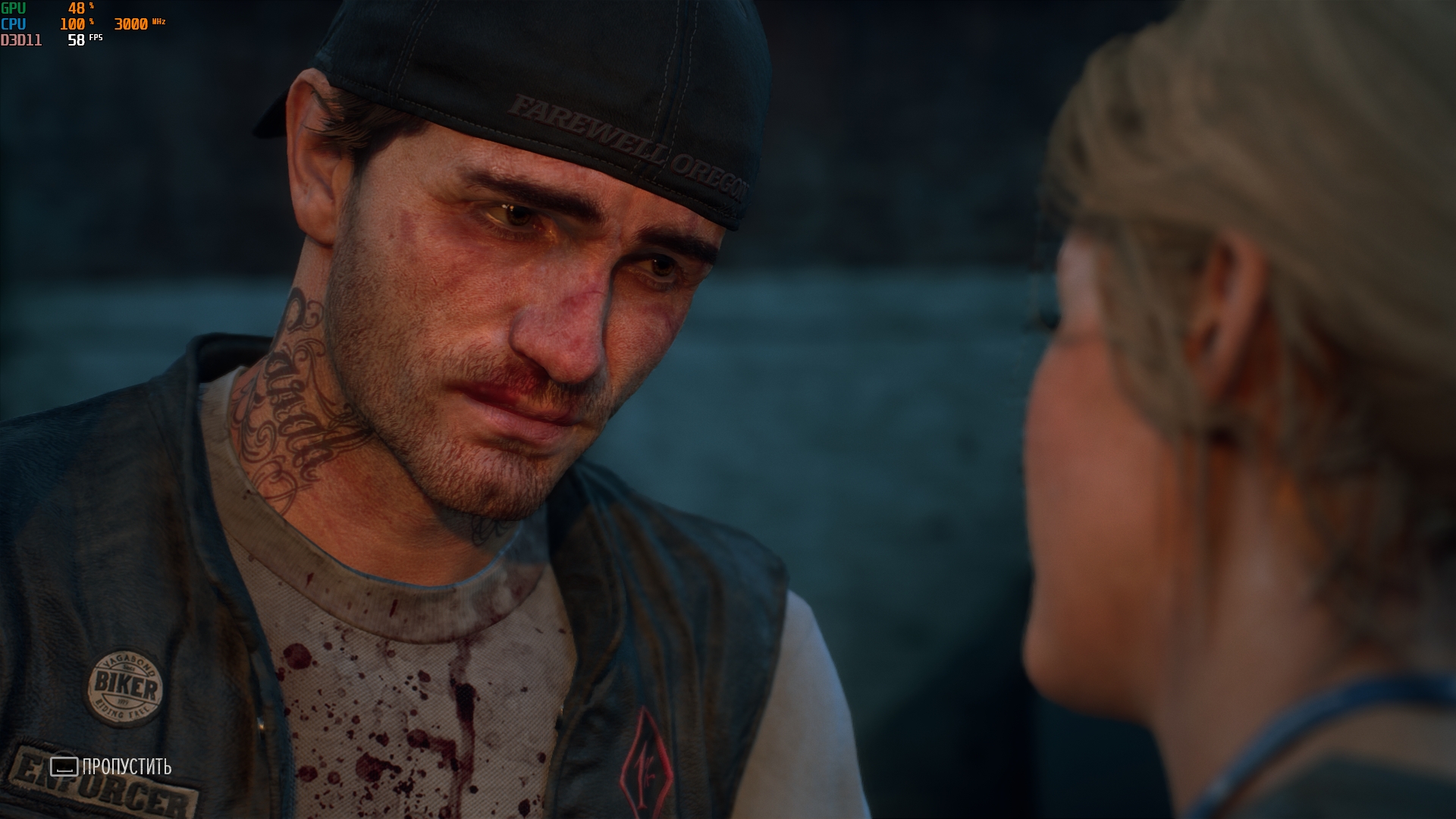The width and height of the screenshot is (1456, 819).
Task: Skip the cutscene via the ПРОПУСТИТЬ label
Action: click(126, 767)
